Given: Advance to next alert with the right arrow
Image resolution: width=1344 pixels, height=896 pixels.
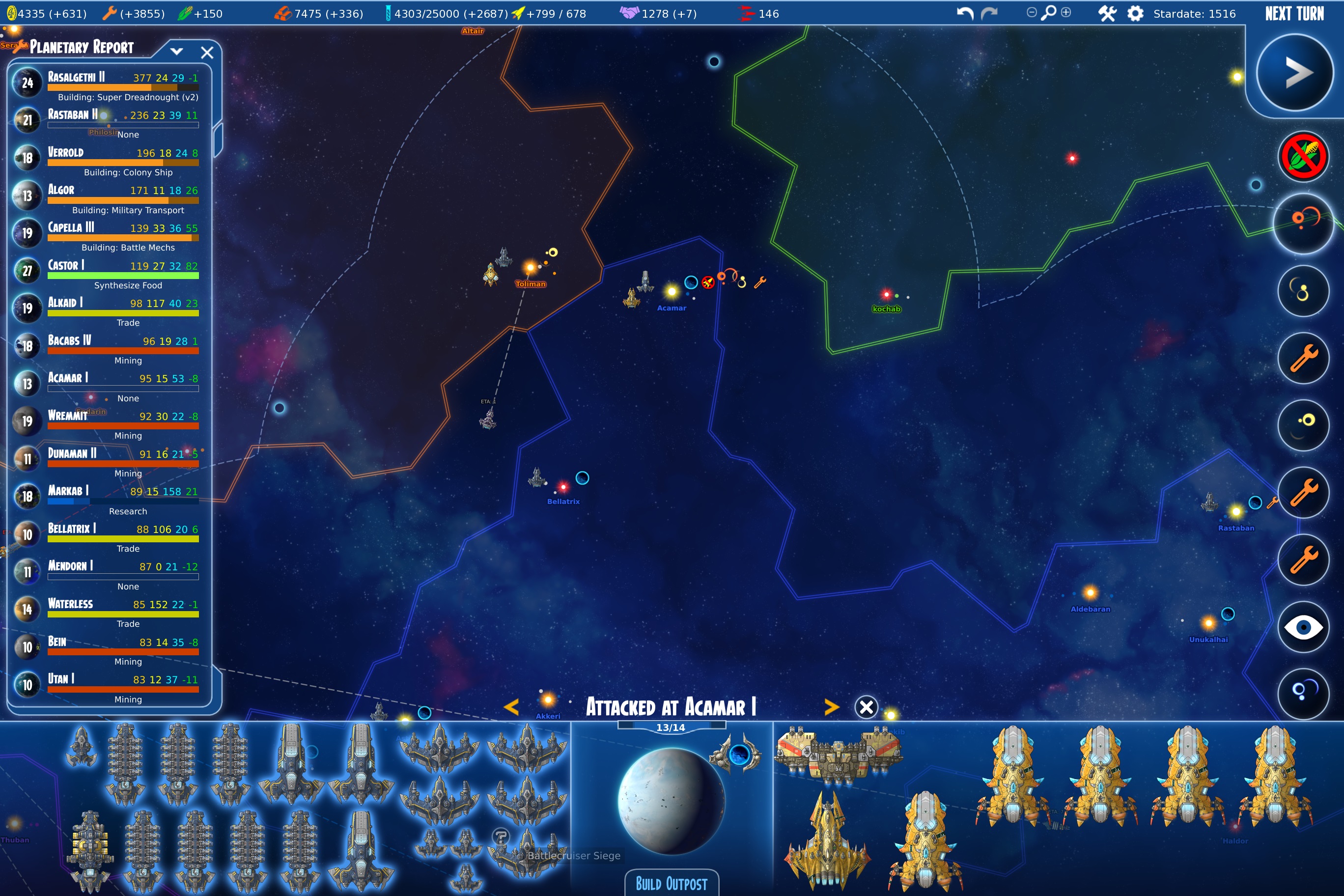Looking at the screenshot, I should [x=832, y=707].
